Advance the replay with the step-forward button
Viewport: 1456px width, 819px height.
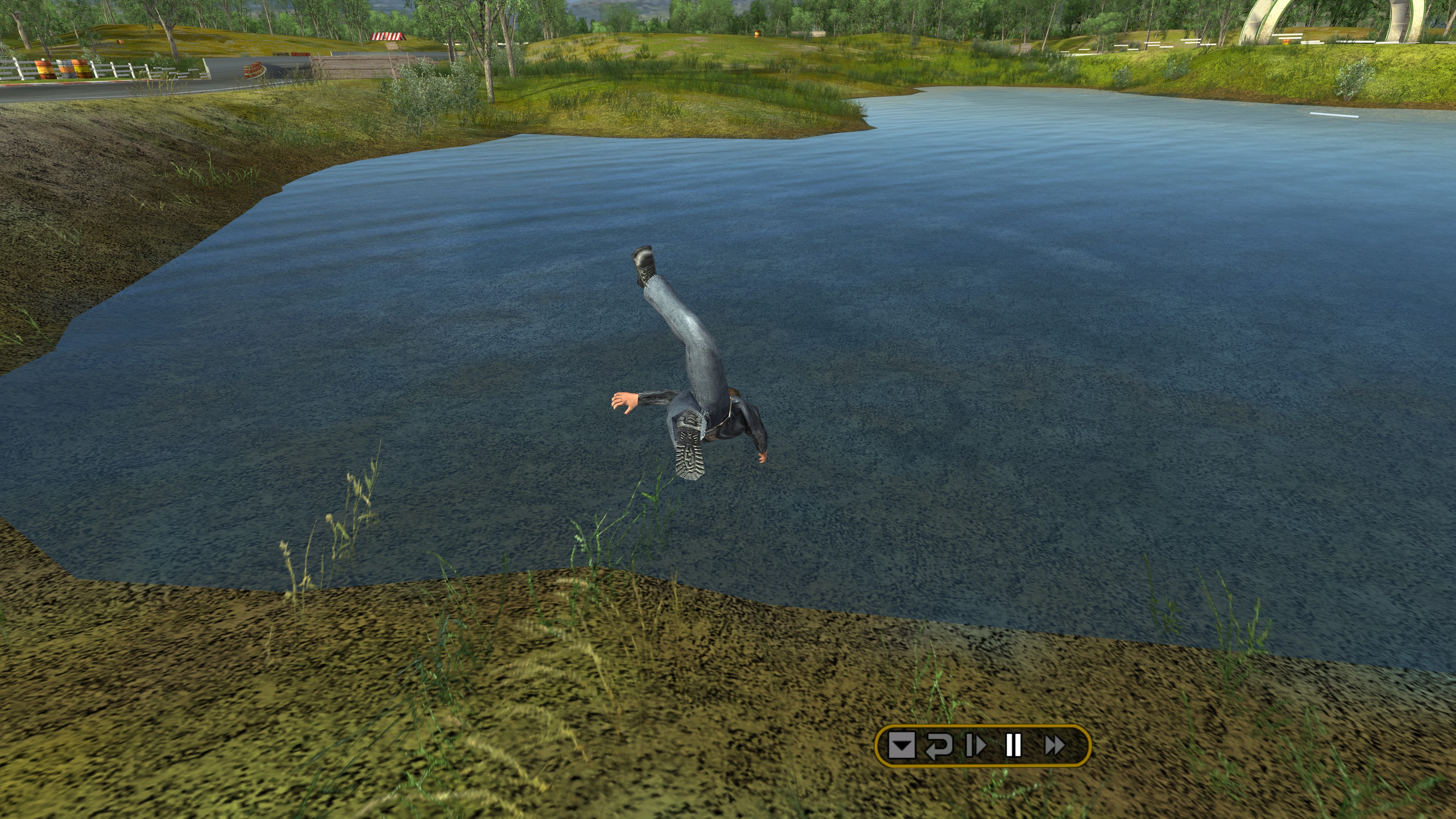click(976, 745)
